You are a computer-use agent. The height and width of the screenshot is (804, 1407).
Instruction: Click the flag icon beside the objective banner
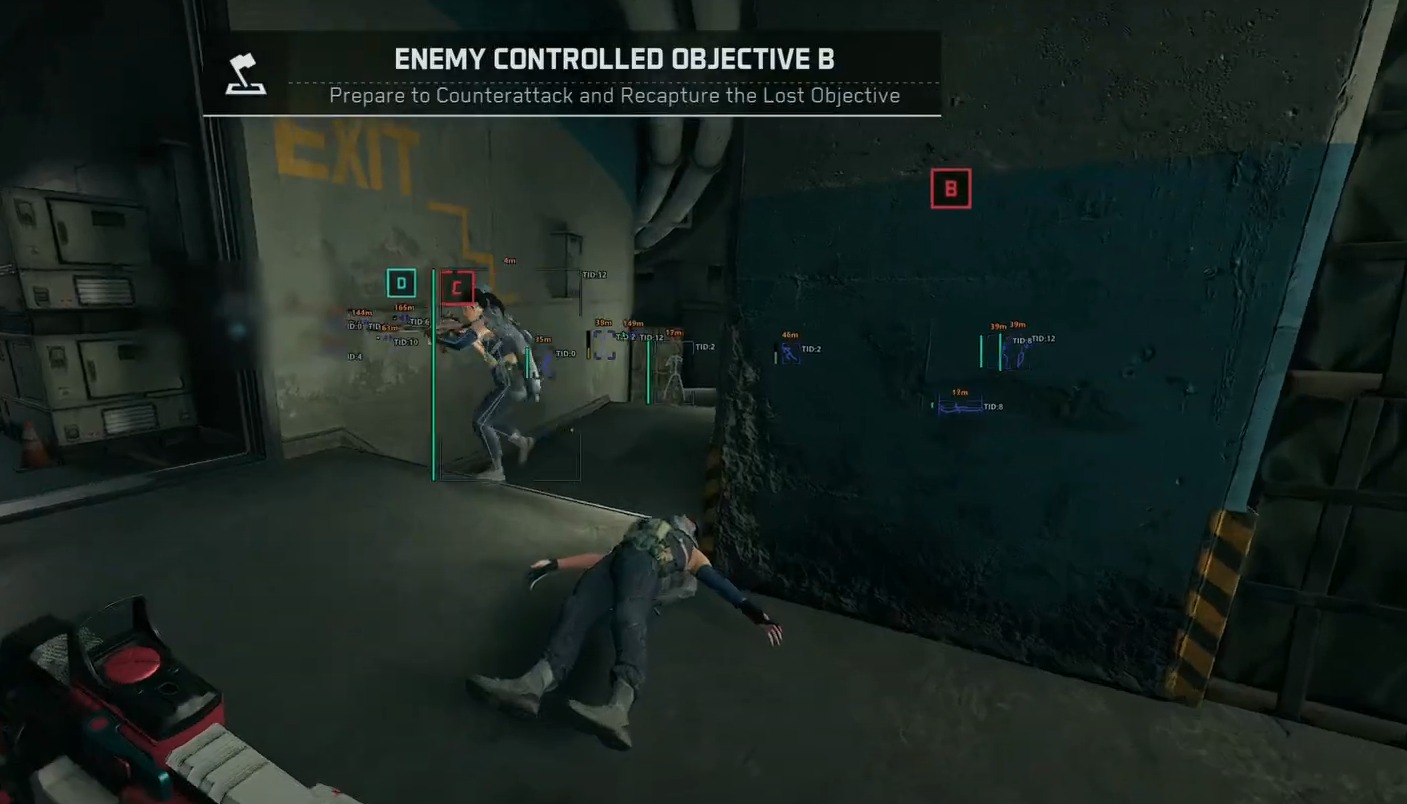pyautogui.click(x=244, y=74)
